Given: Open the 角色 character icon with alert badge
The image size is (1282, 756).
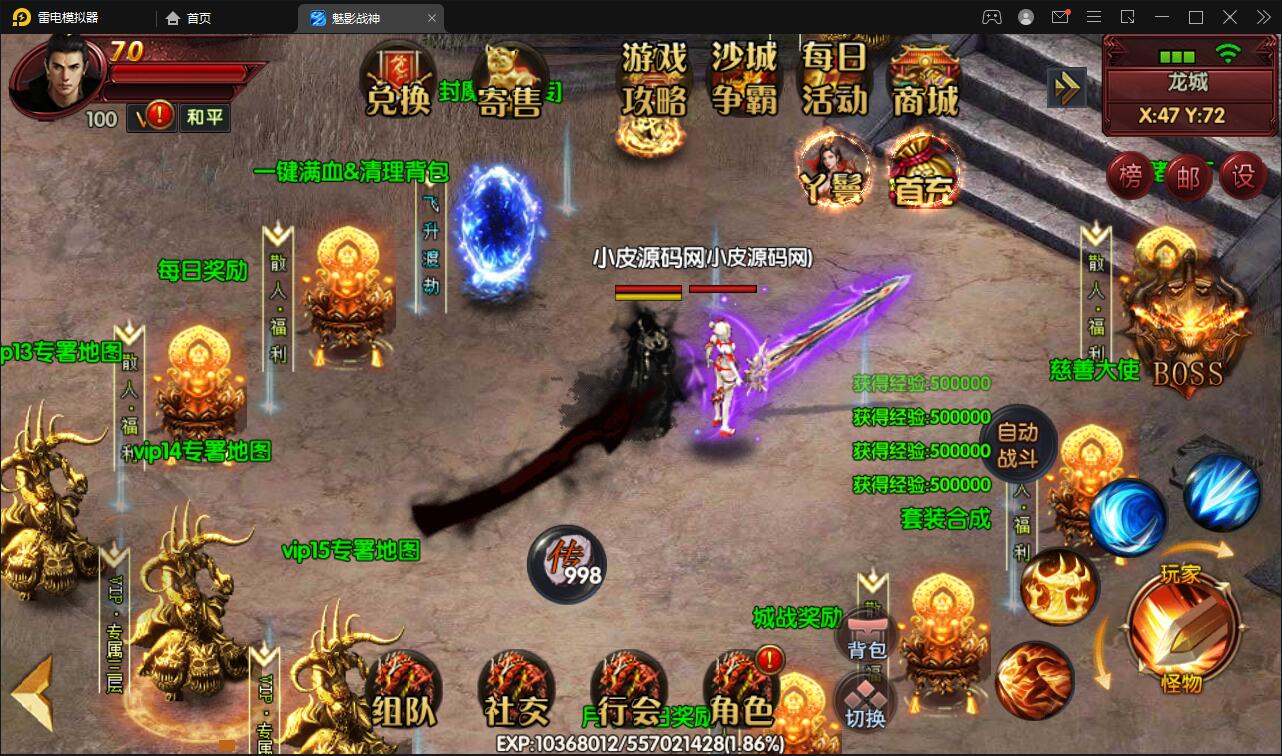Looking at the screenshot, I should tap(740, 690).
